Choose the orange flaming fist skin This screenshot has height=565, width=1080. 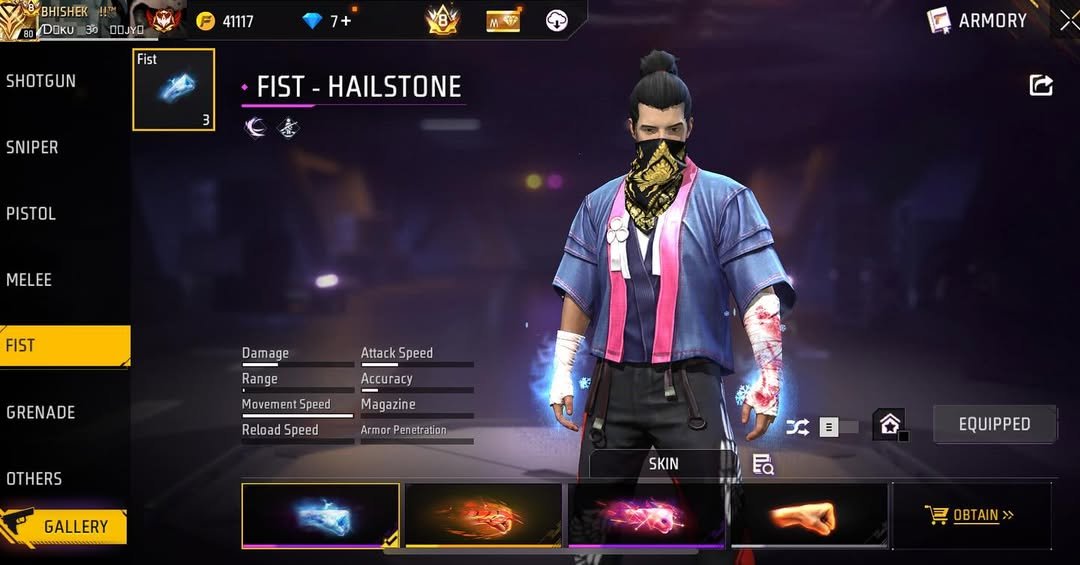[484, 515]
